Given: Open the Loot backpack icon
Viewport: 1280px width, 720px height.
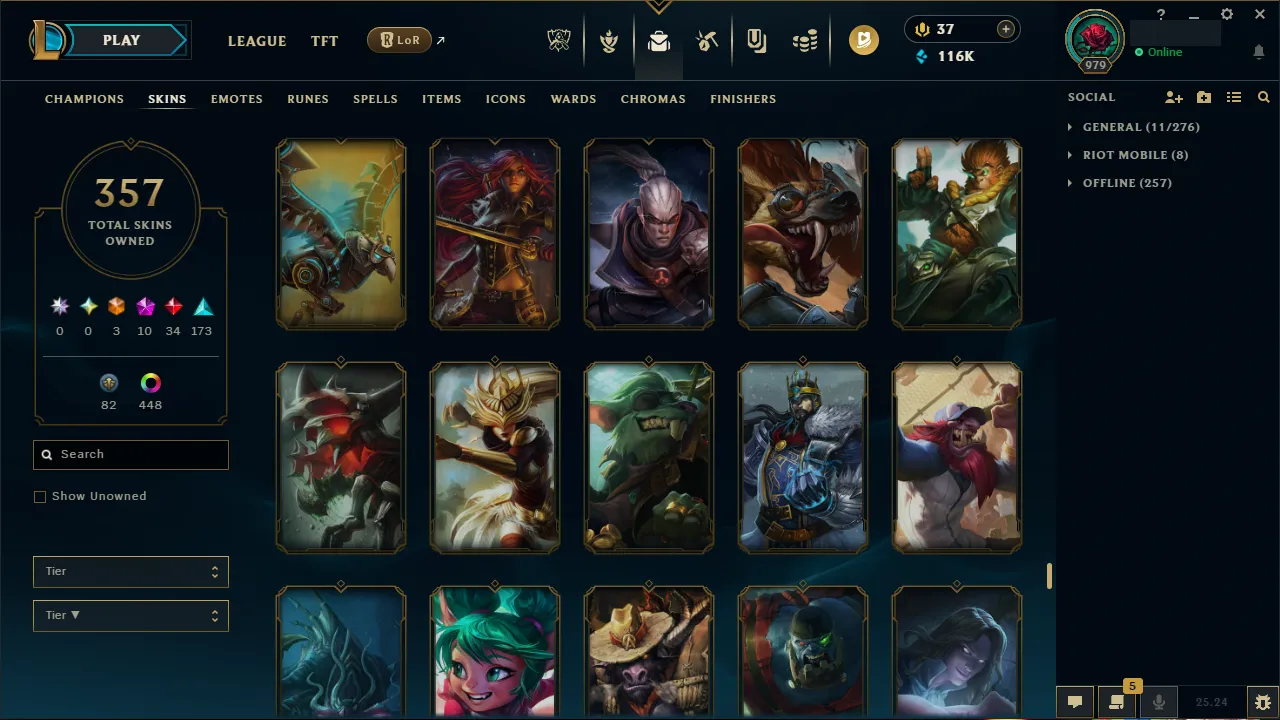Looking at the screenshot, I should coord(658,41).
